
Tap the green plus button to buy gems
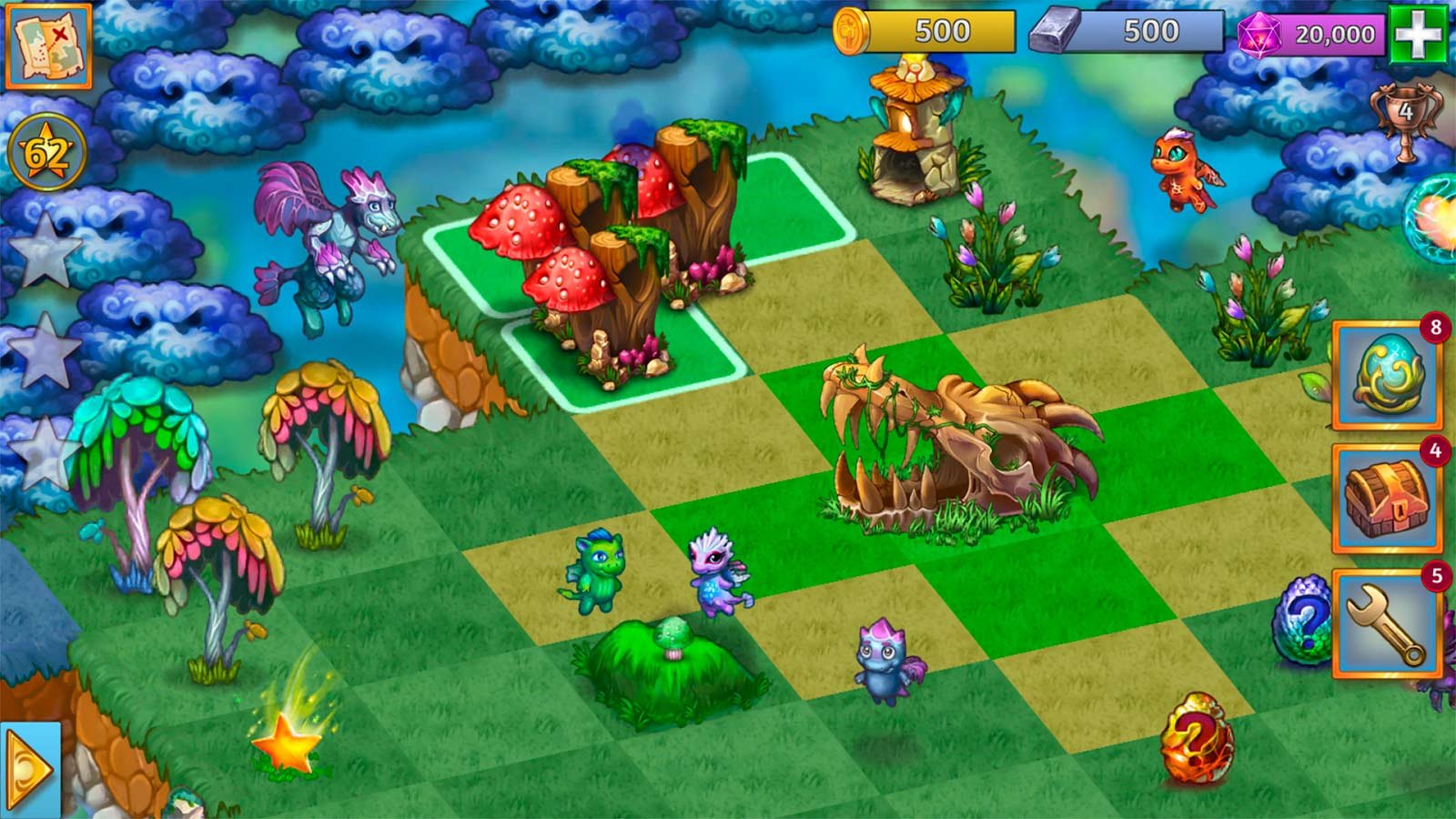click(1419, 35)
